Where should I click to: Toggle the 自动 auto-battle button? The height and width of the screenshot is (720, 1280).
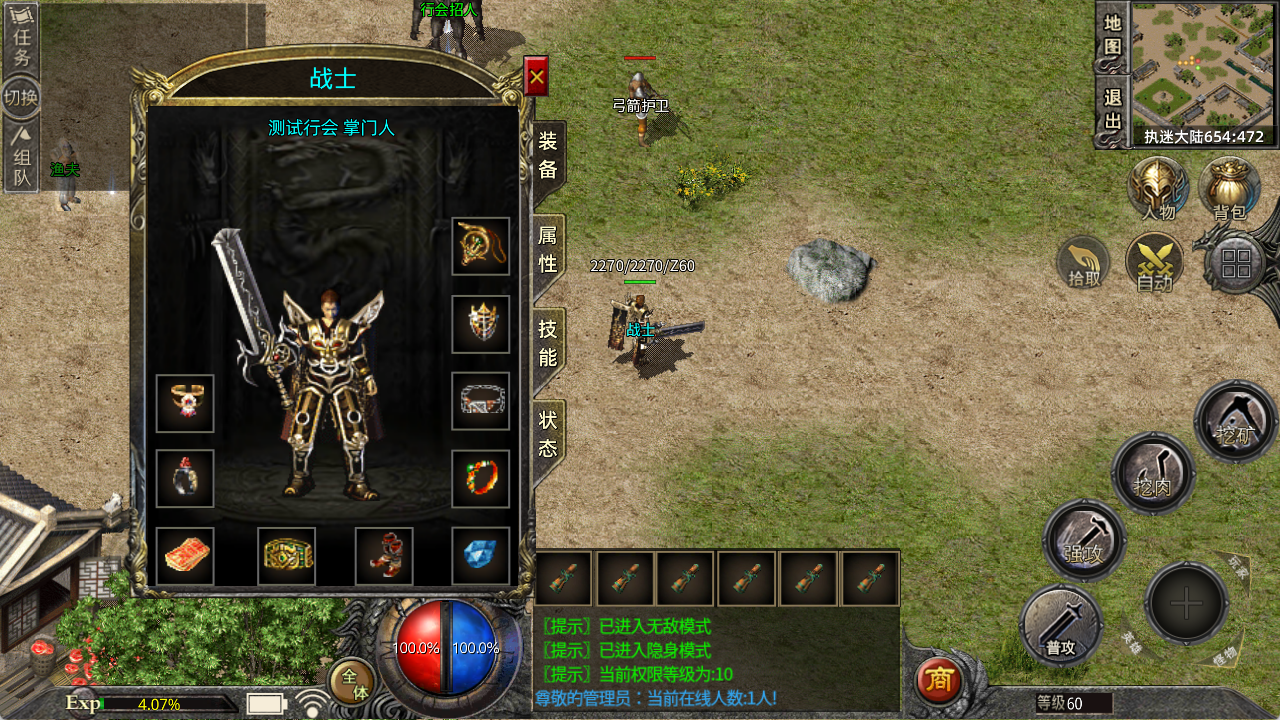point(1155,263)
